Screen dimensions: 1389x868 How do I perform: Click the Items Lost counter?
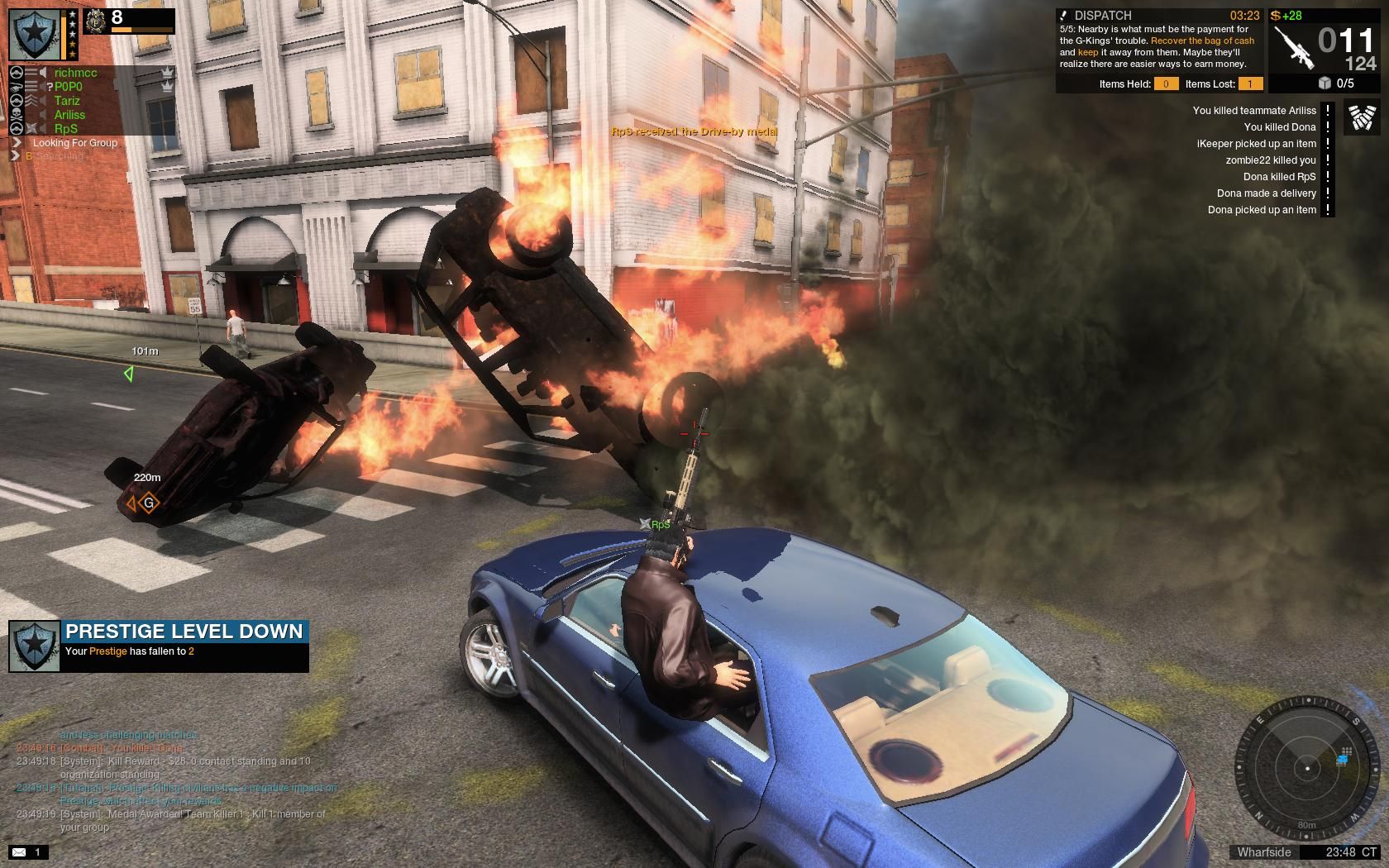1250,83
